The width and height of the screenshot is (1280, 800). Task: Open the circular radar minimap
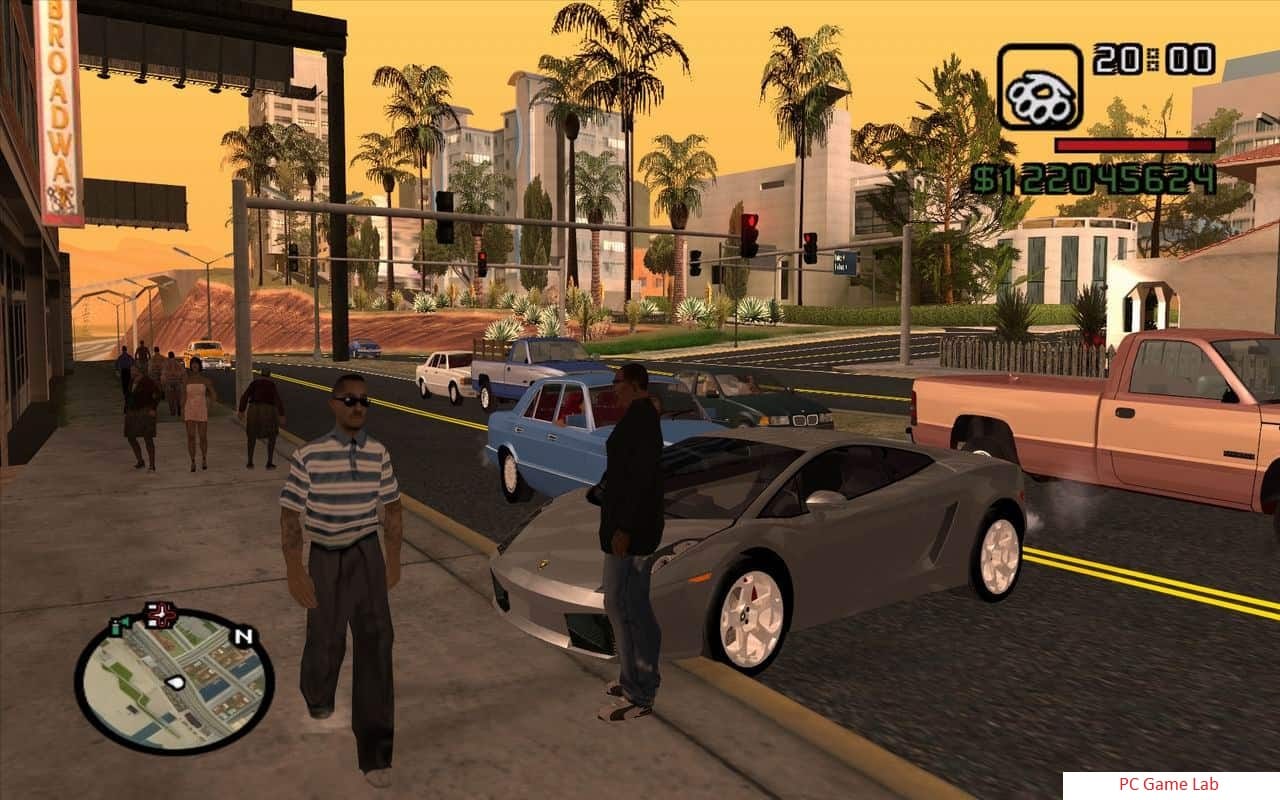174,680
